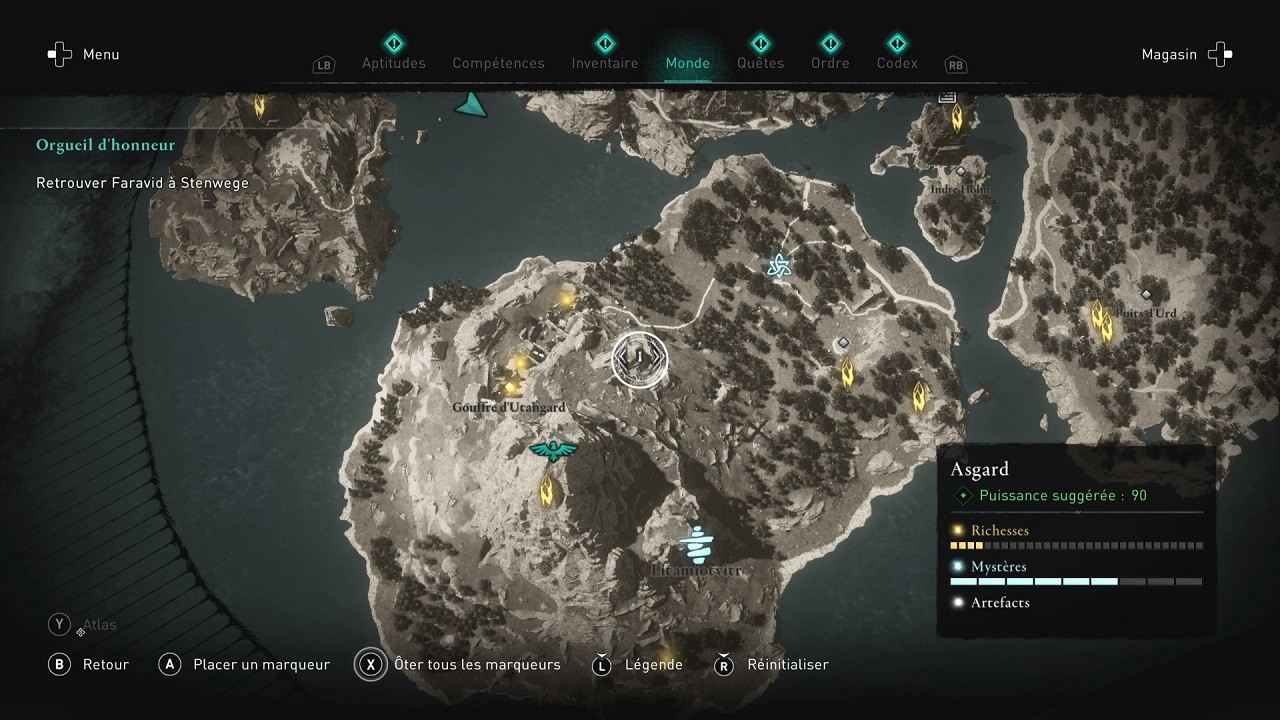Click the LB bumper icon beside Aptitudes
Image resolution: width=1280 pixels, height=720 pixels.
(323, 64)
